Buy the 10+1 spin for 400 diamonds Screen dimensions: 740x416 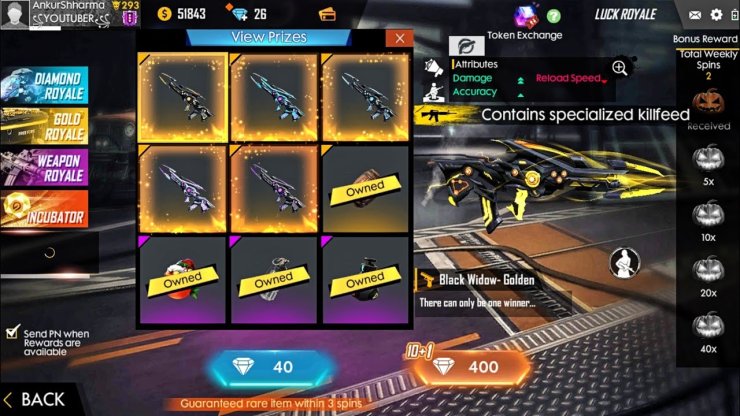pyautogui.click(x=471, y=367)
